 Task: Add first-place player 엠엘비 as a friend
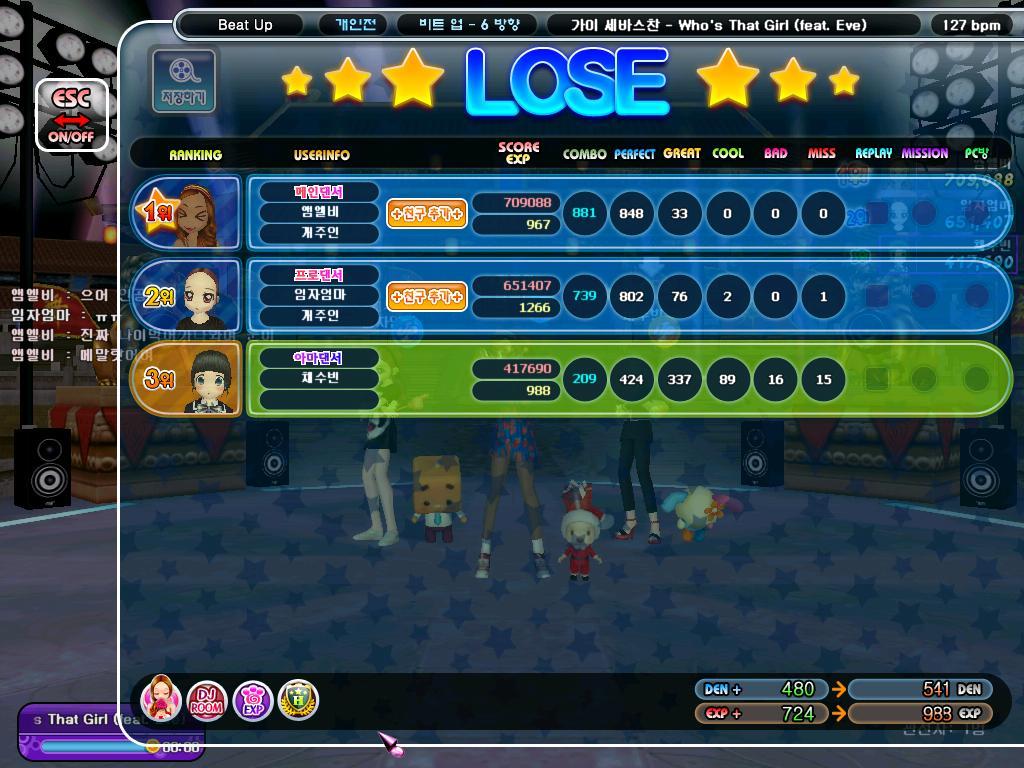(x=427, y=213)
